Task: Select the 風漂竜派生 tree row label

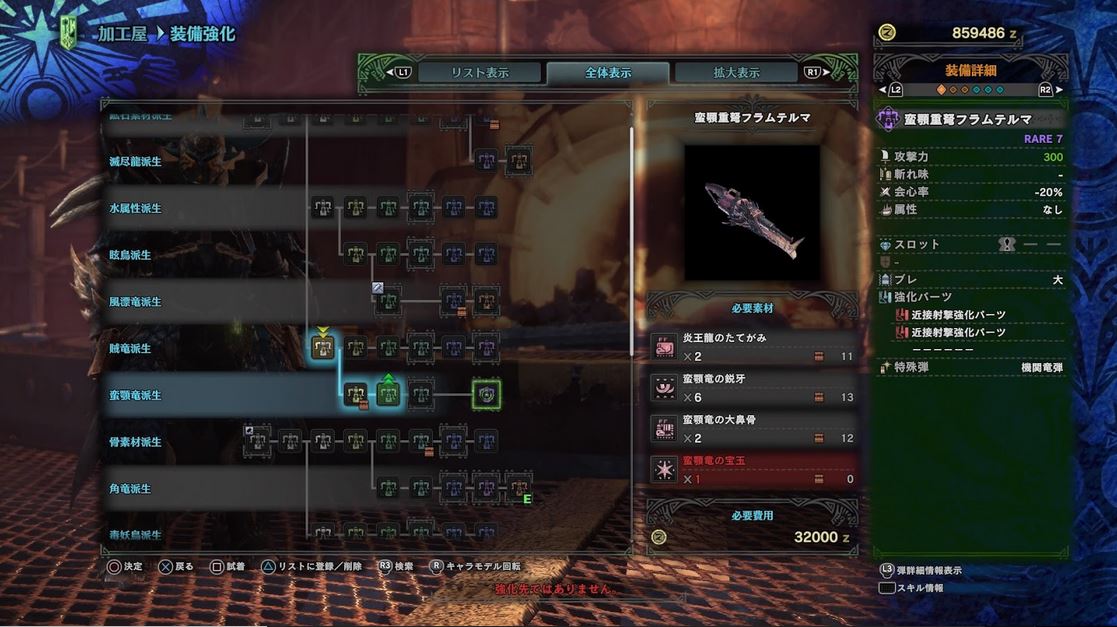Action: (x=136, y=302)
